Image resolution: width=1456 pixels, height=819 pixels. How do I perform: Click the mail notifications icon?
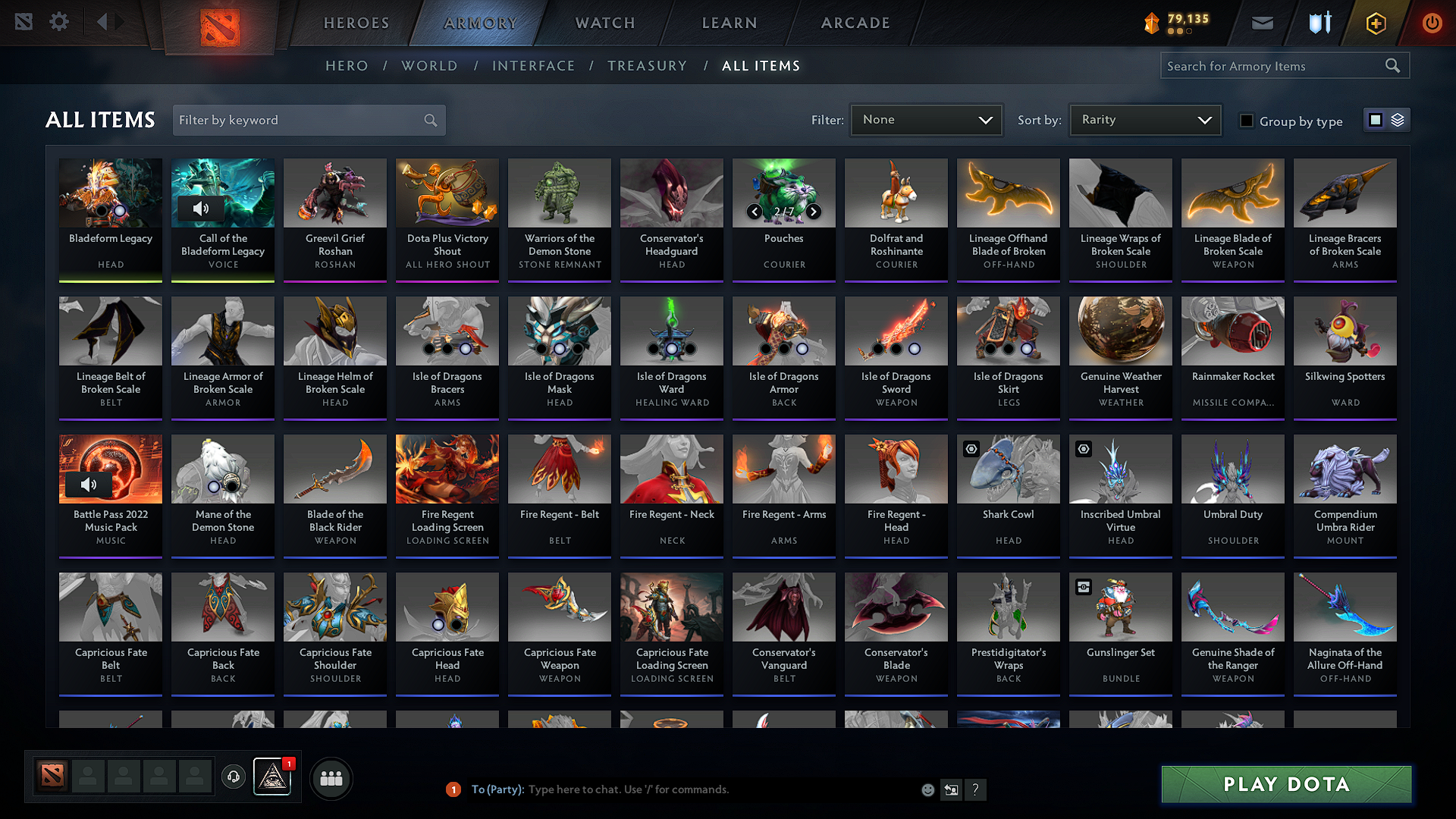coord(1262,22)
